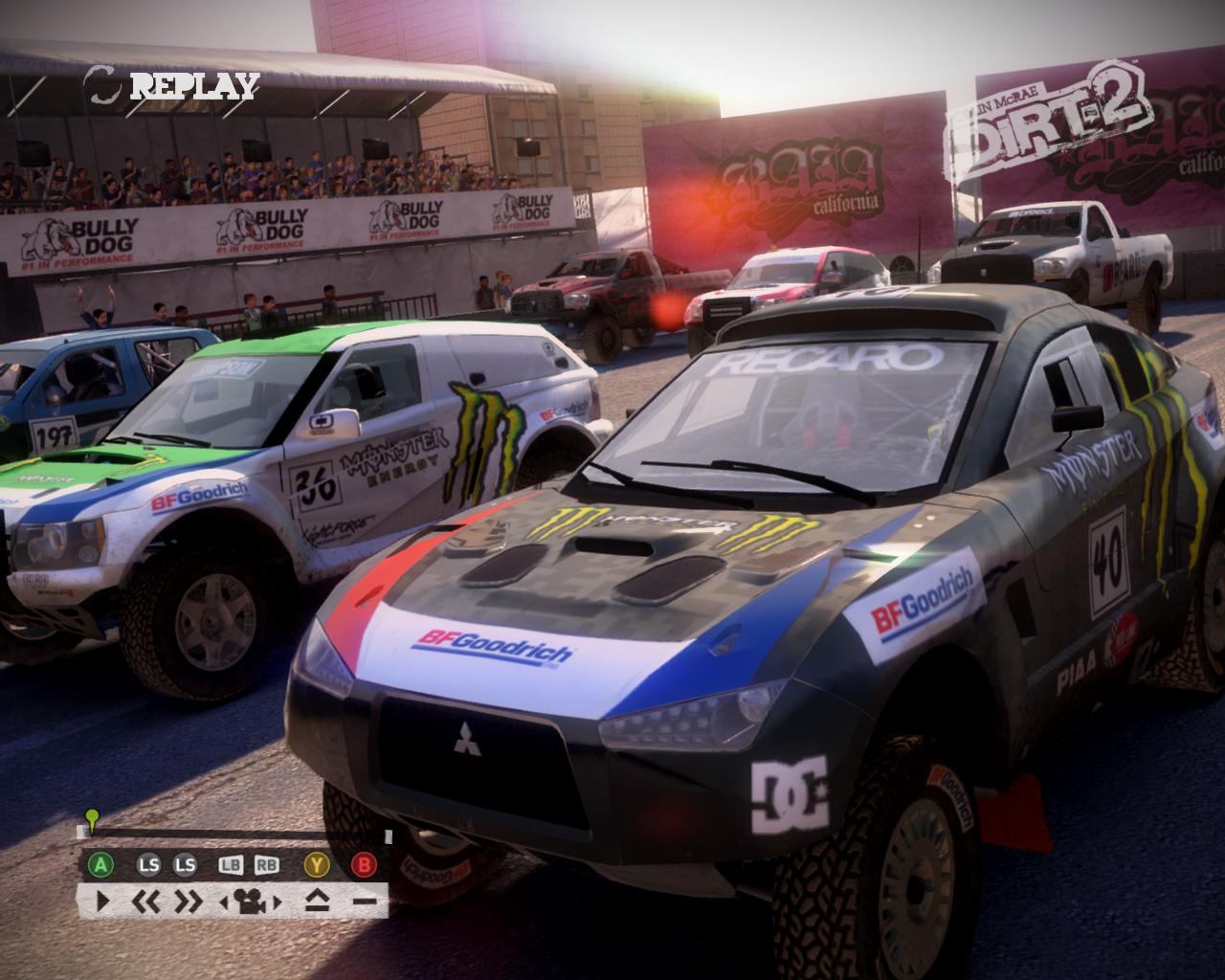
Task: Click the movie camera icon to change view
Action: click(250, 901)
